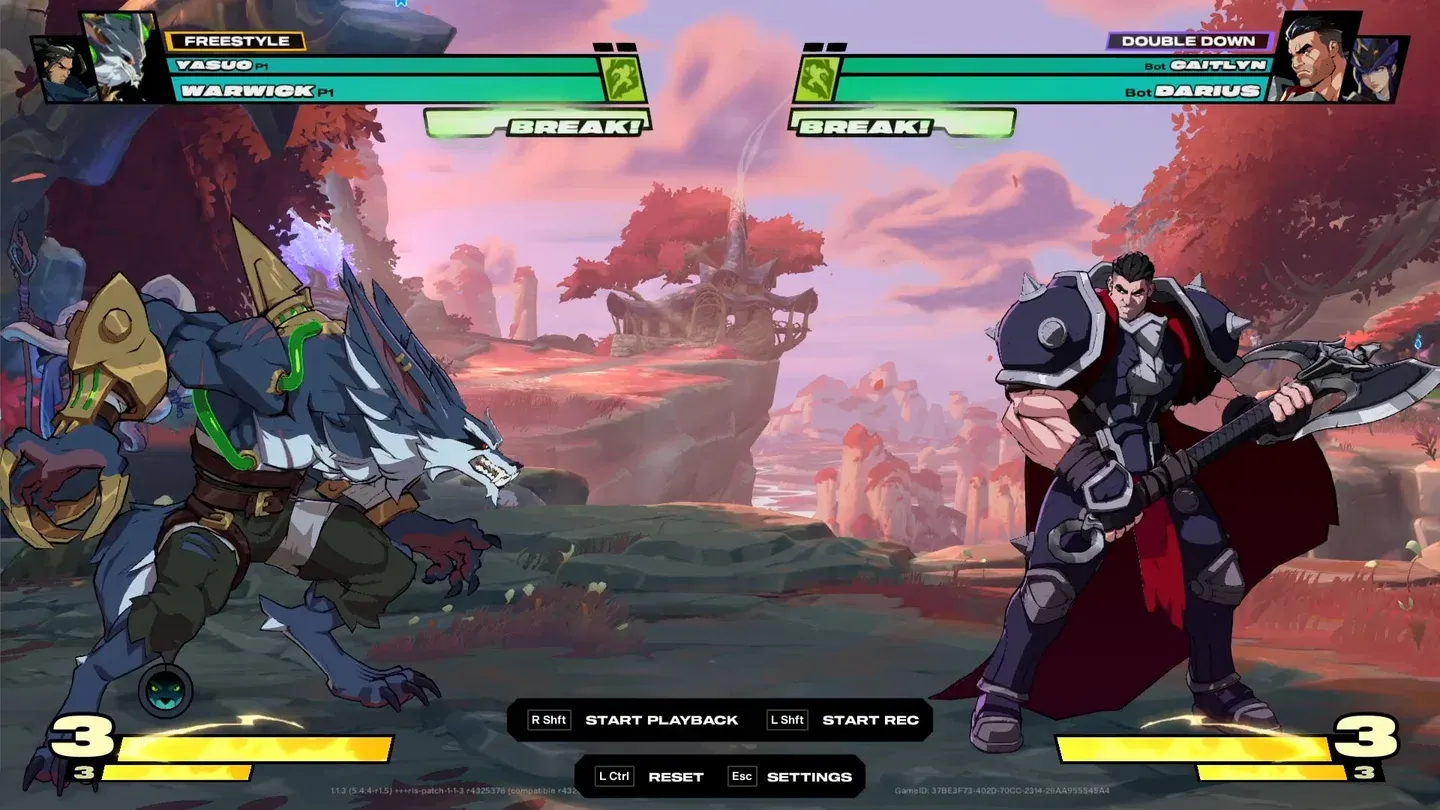Click the round assist icon by Warwick's foot
The image size is (1440, 810).
(165, 691)
